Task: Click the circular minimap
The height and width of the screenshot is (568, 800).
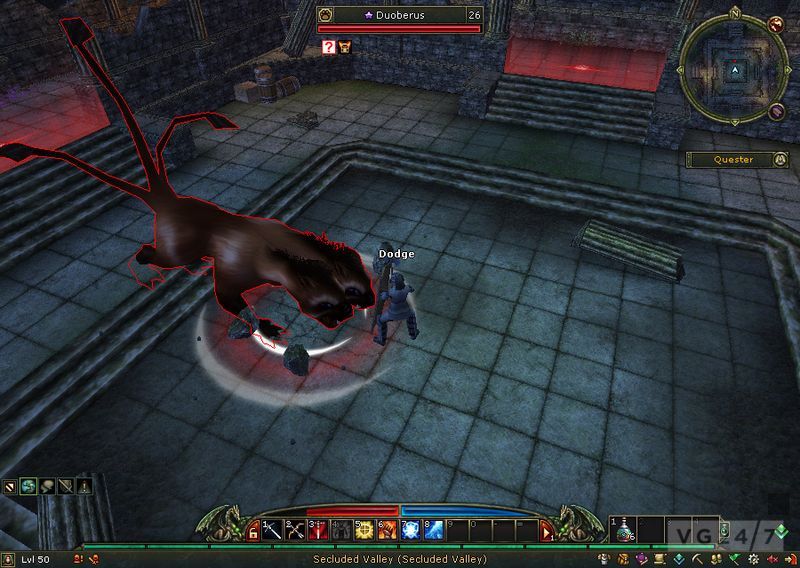Action: coord(735,72)
